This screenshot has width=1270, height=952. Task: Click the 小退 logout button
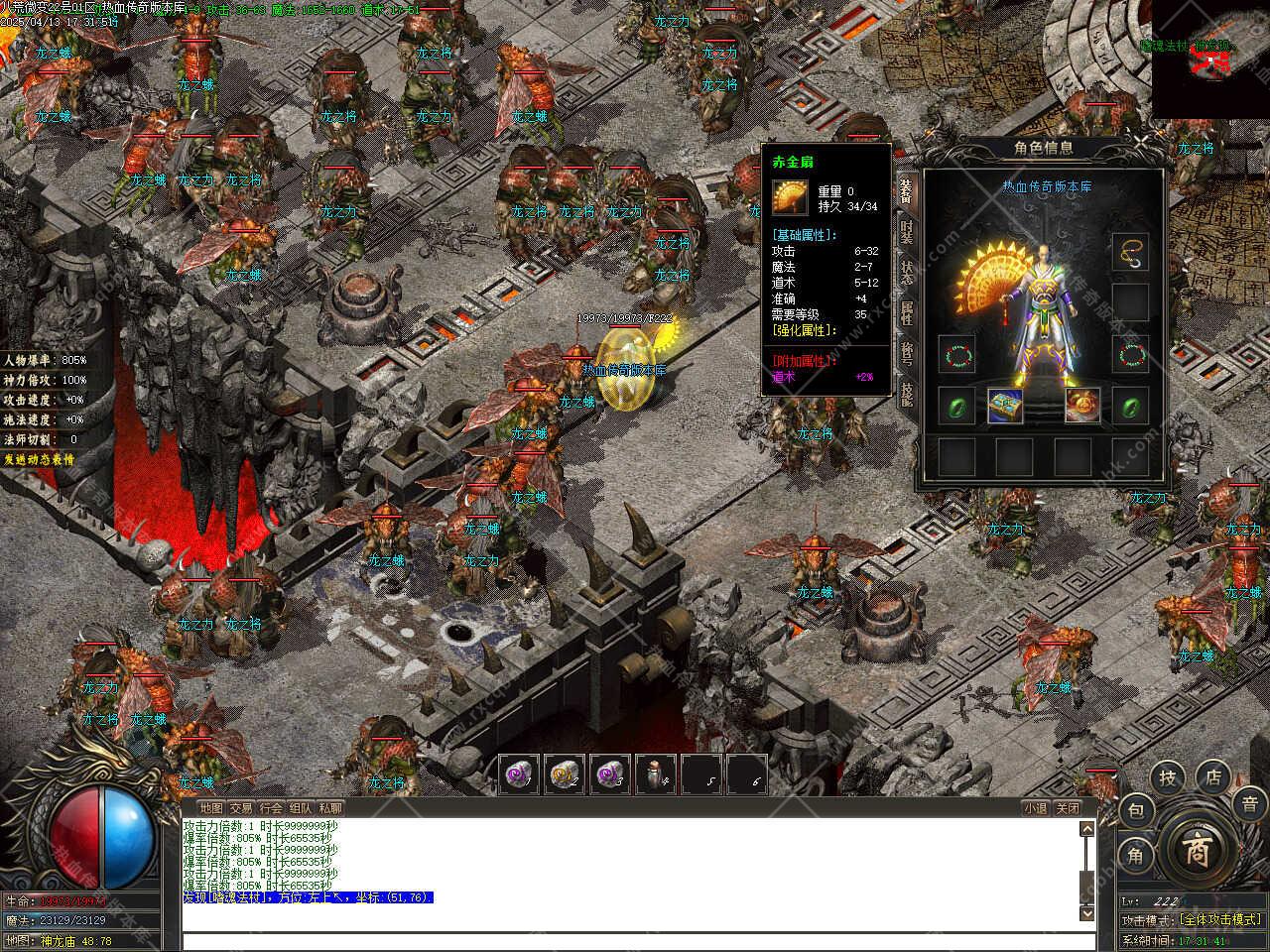(1035, 808)
